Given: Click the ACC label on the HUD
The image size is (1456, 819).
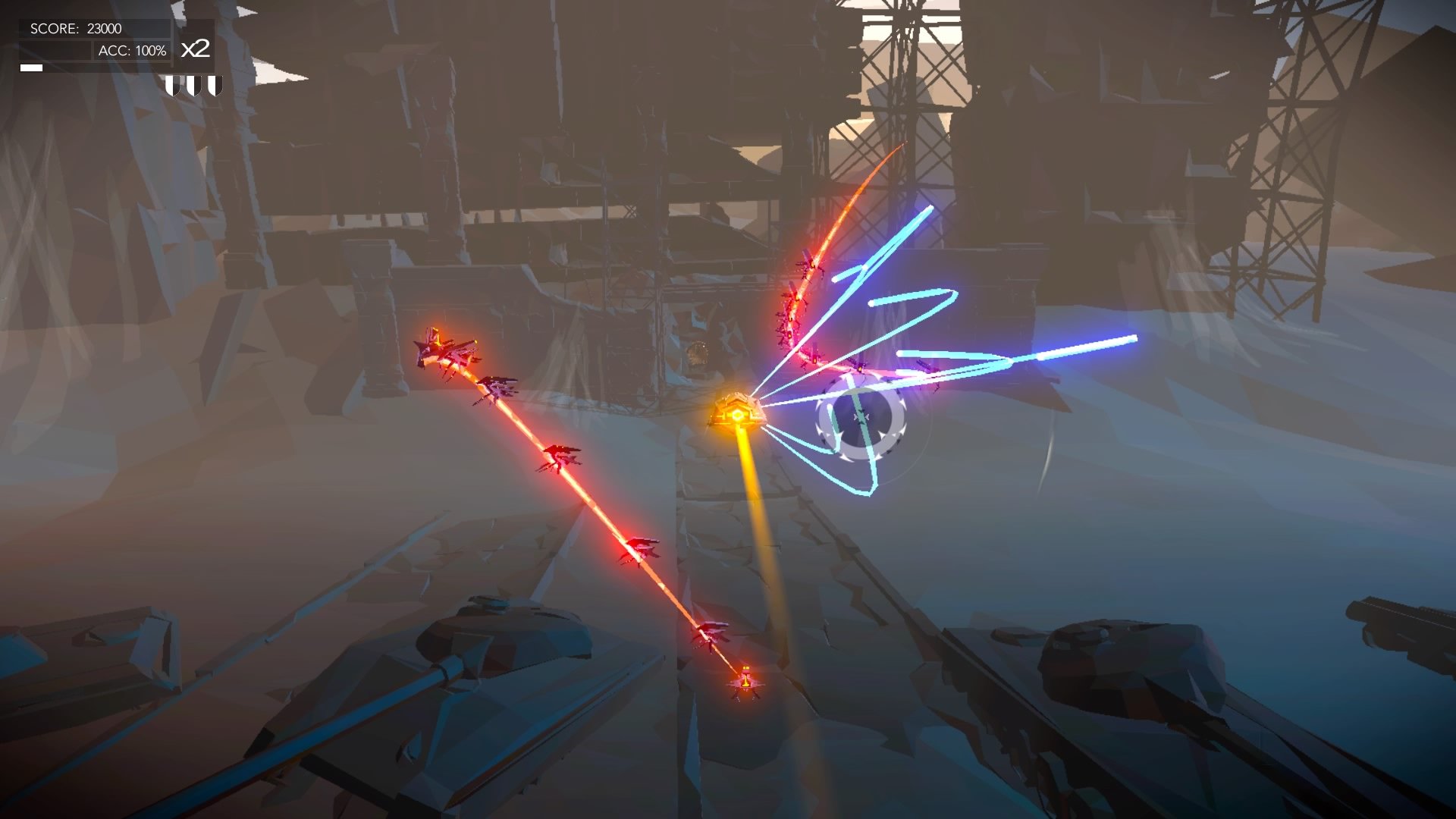Looking at the screenshot, I should (x=112, y=51).
